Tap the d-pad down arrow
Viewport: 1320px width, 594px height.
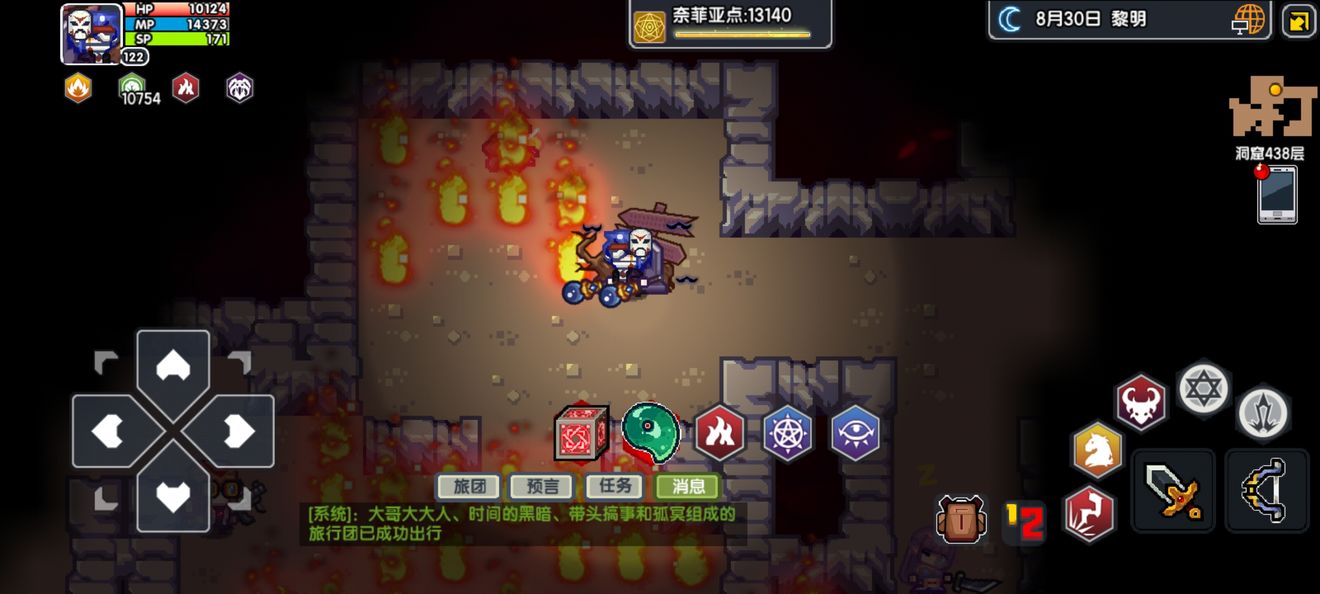click(173, 495)
